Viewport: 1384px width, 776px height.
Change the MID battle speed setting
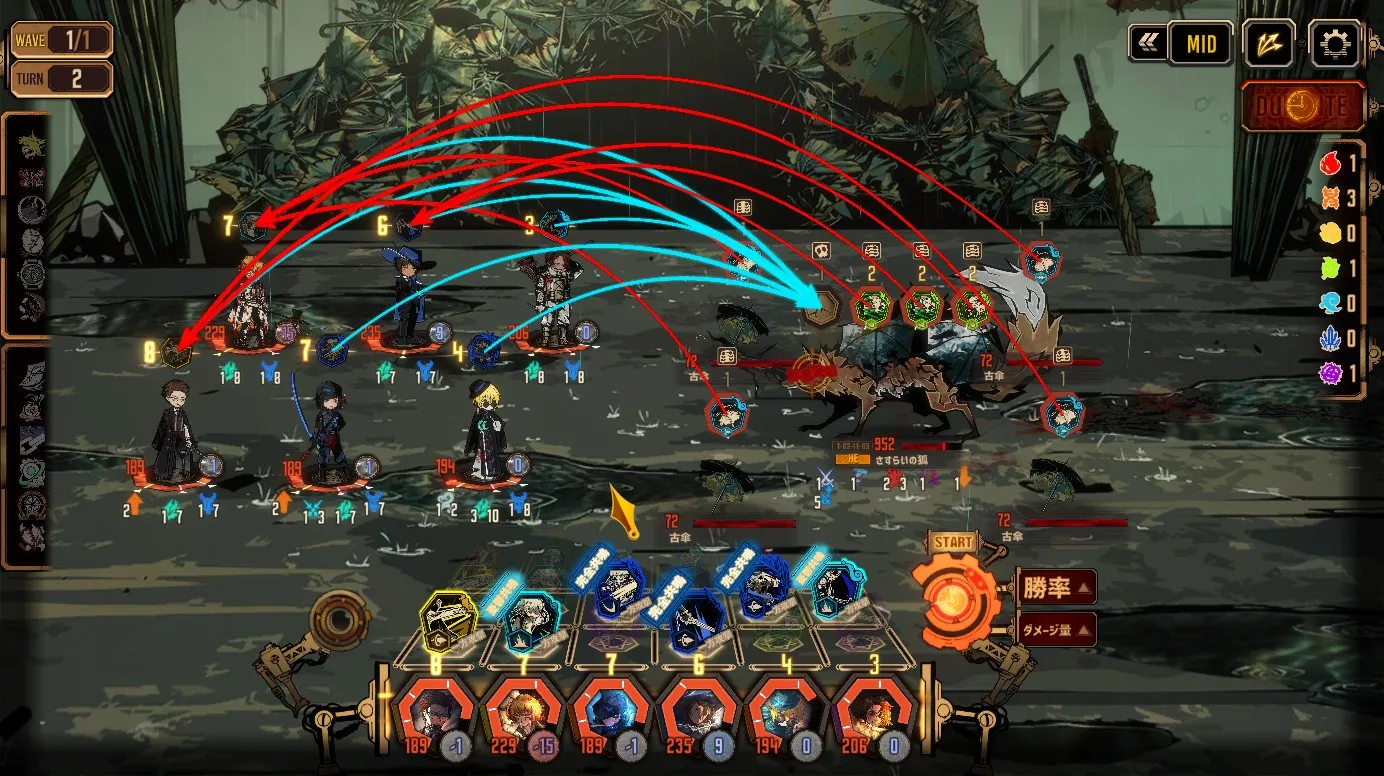pos(1200,44)
